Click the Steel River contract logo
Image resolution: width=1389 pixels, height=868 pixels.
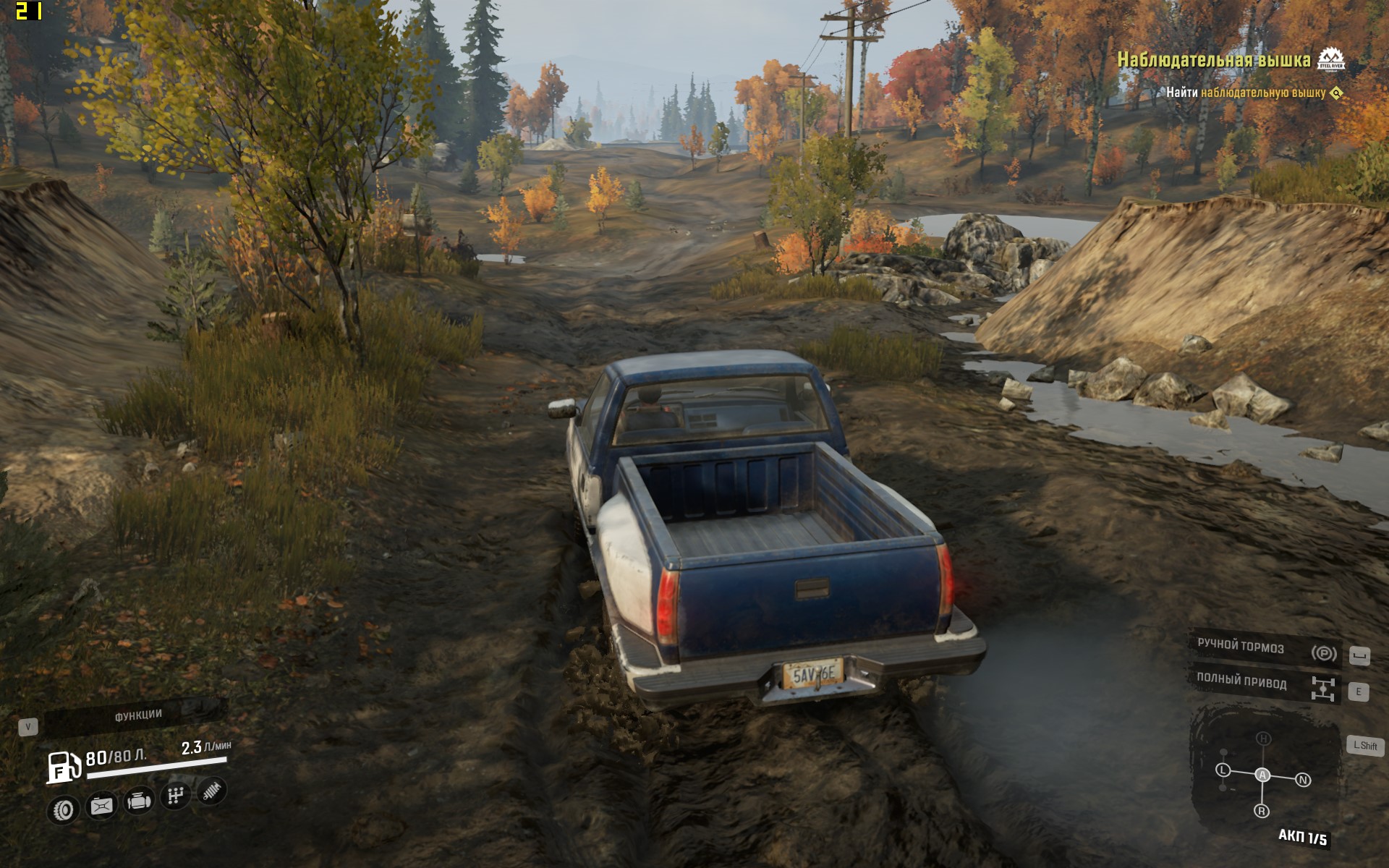tap(1330, 59)
